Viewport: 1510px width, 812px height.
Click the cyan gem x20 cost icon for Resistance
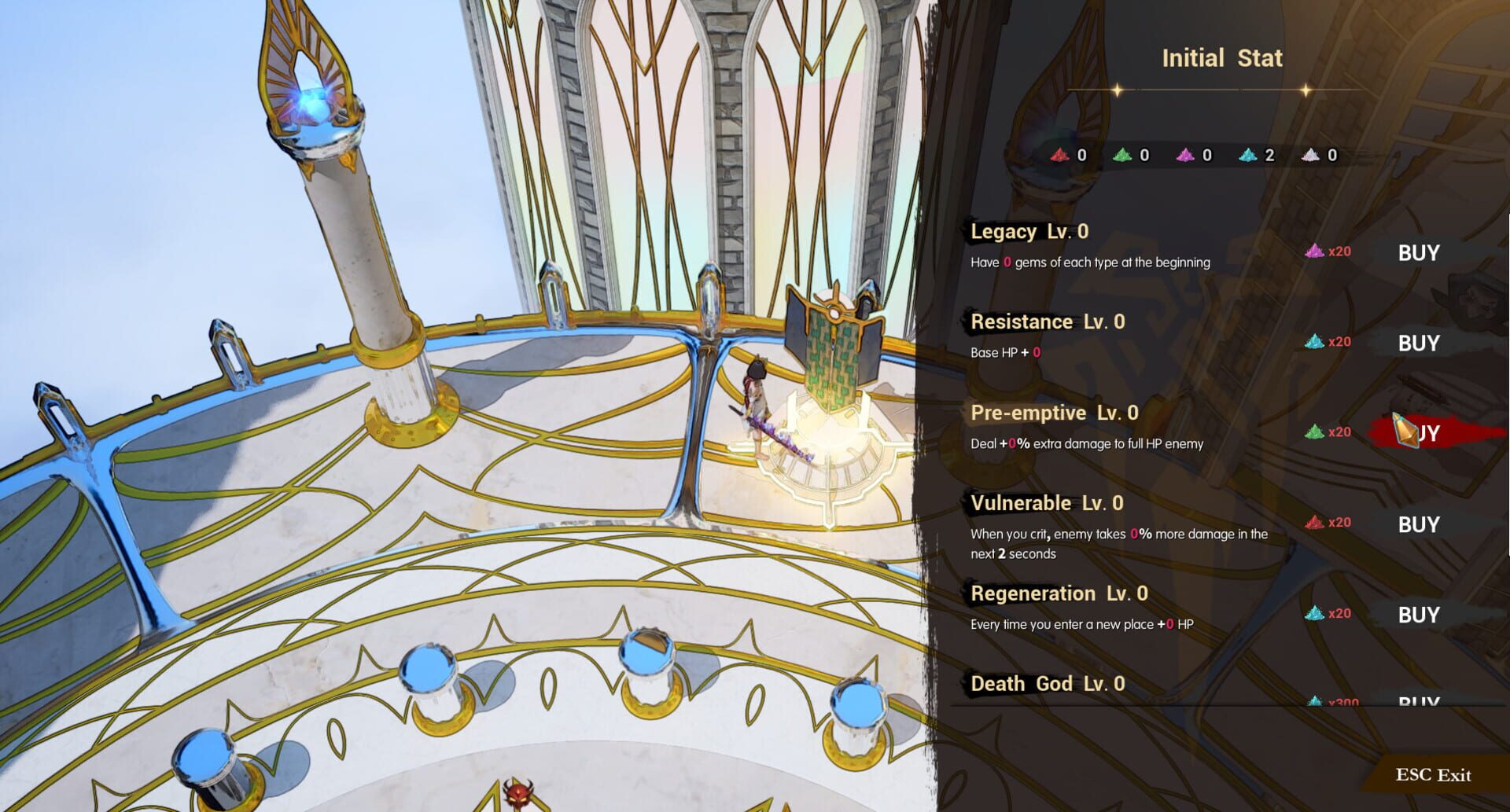coord(1315,342)
